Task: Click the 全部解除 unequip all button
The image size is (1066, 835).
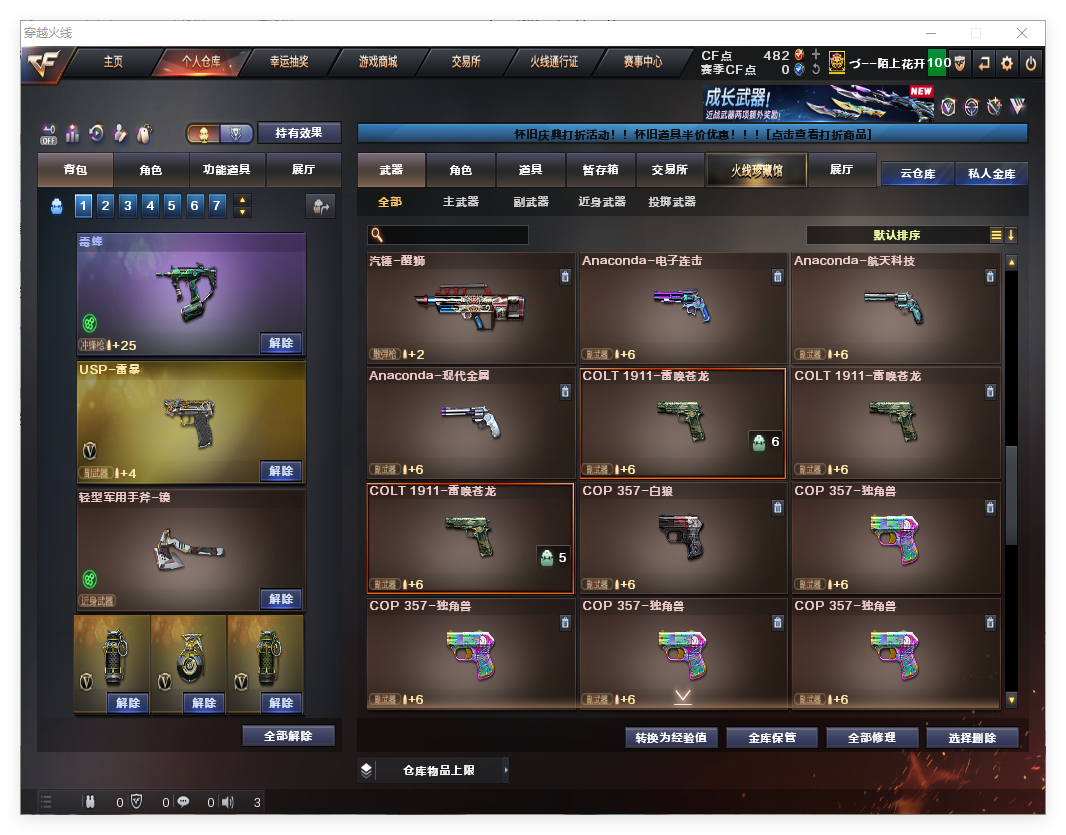Action: [x=288, y=736]
